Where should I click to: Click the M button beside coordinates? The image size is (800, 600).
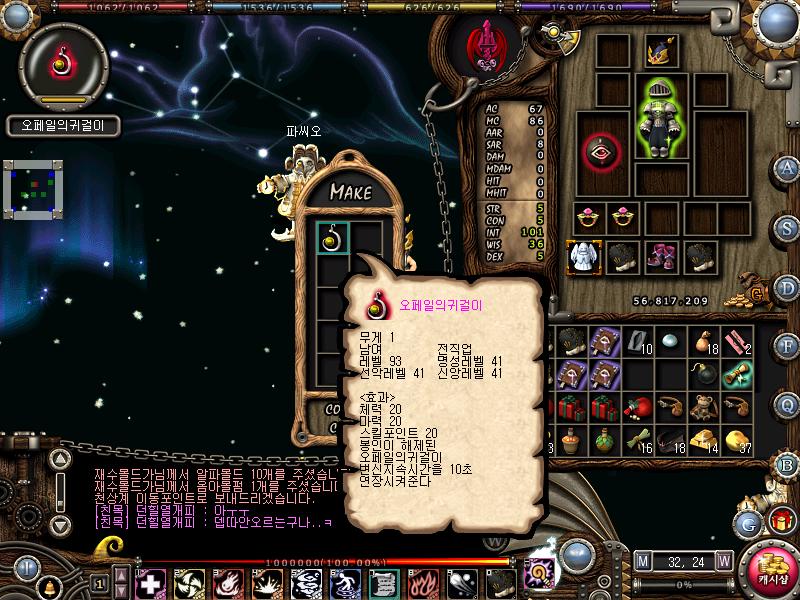[642, 560]
